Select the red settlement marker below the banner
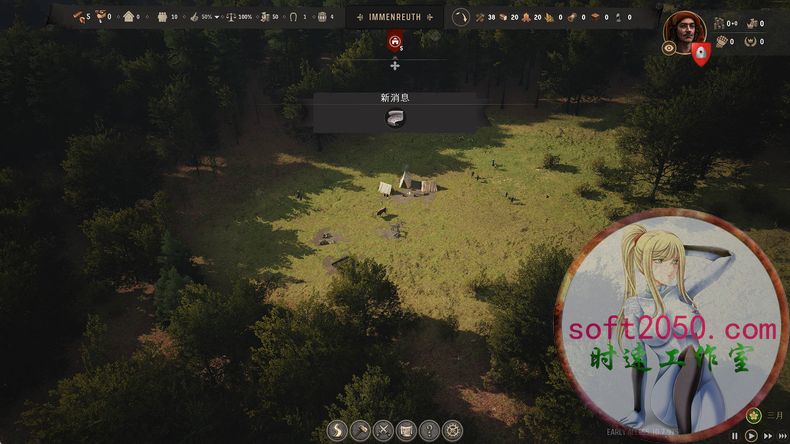 395,42
